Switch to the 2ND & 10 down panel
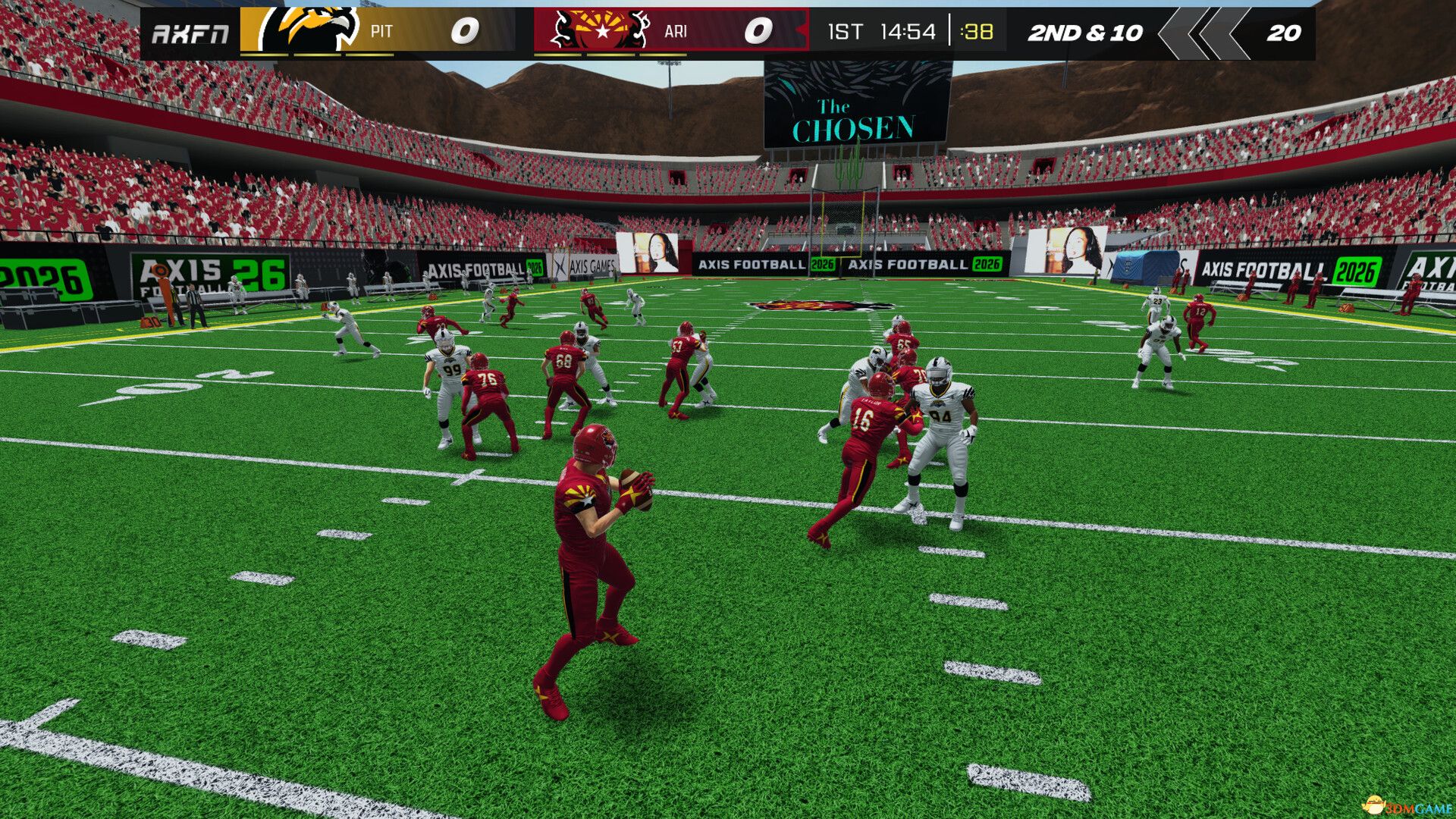This screenshot has height=819, width=1456. (1086, 33)
